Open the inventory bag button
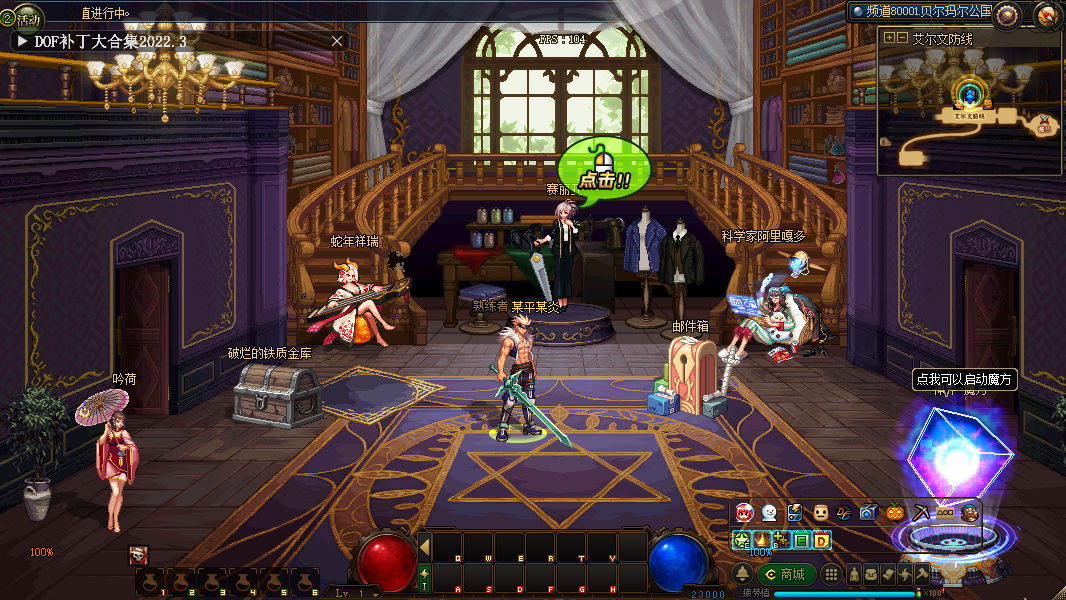This screenshot has height=600, width=1066. (870, 574)
